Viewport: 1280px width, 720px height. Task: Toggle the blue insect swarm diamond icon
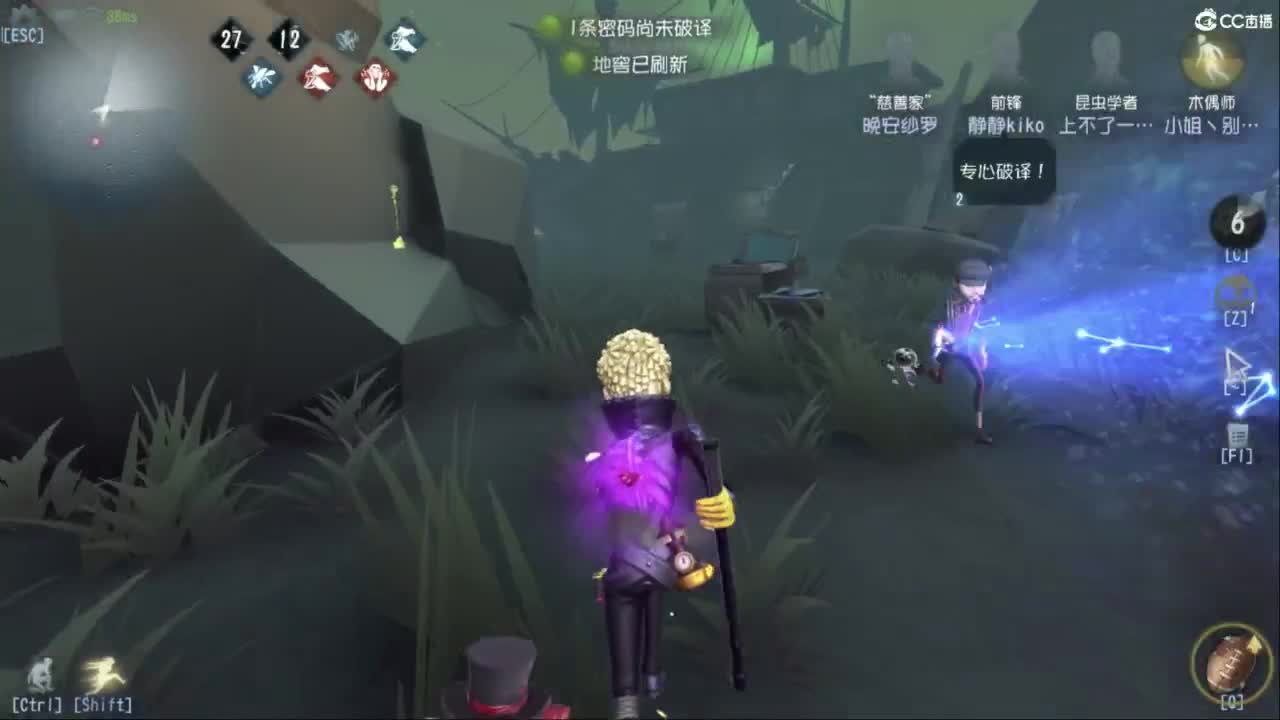point(262,78)
